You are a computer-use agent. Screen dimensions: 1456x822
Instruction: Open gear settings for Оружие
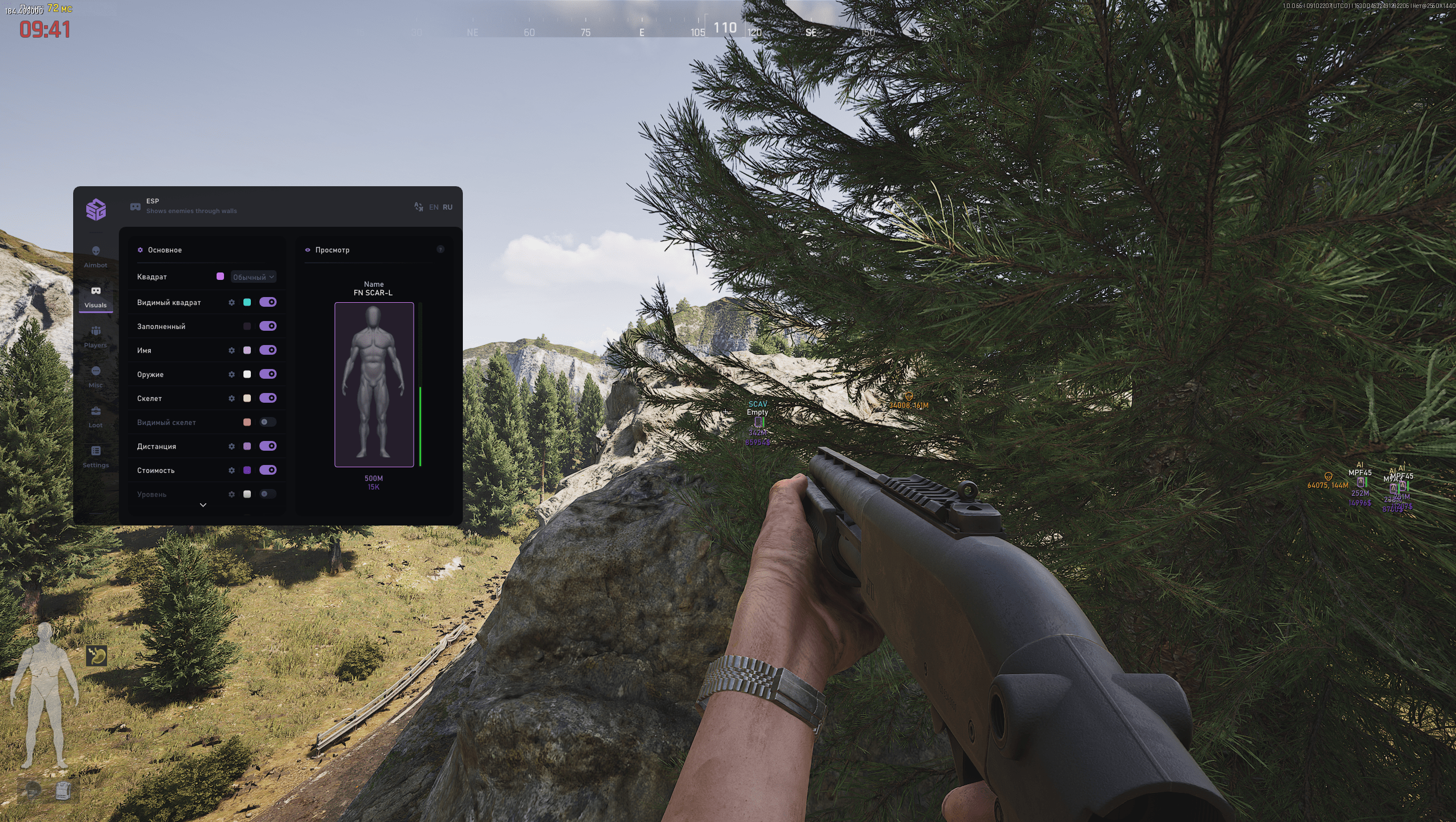pos(231,375)
